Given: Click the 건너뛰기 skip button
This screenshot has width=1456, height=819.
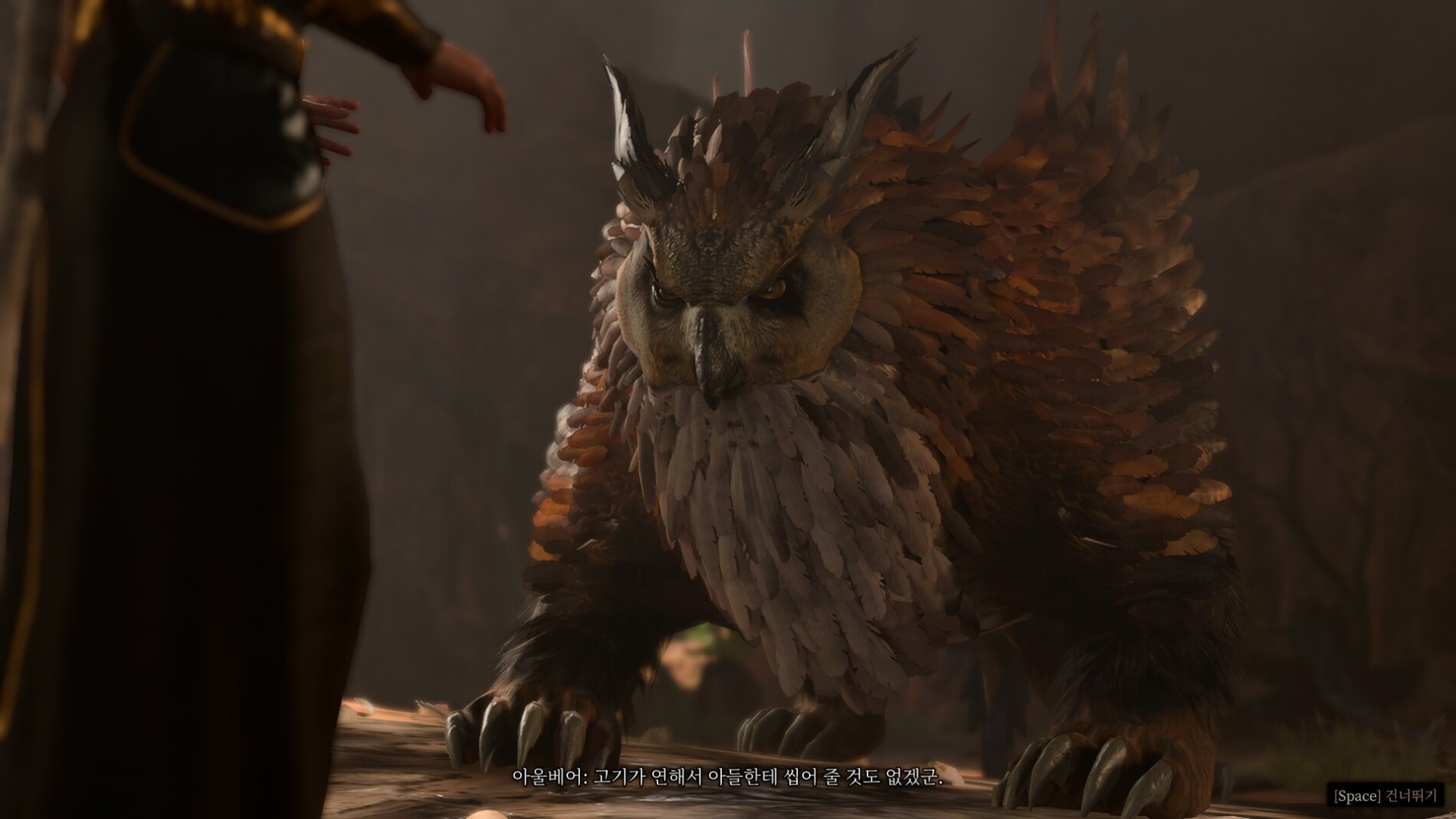Looking at the screenshot, I should point(1385,796).
